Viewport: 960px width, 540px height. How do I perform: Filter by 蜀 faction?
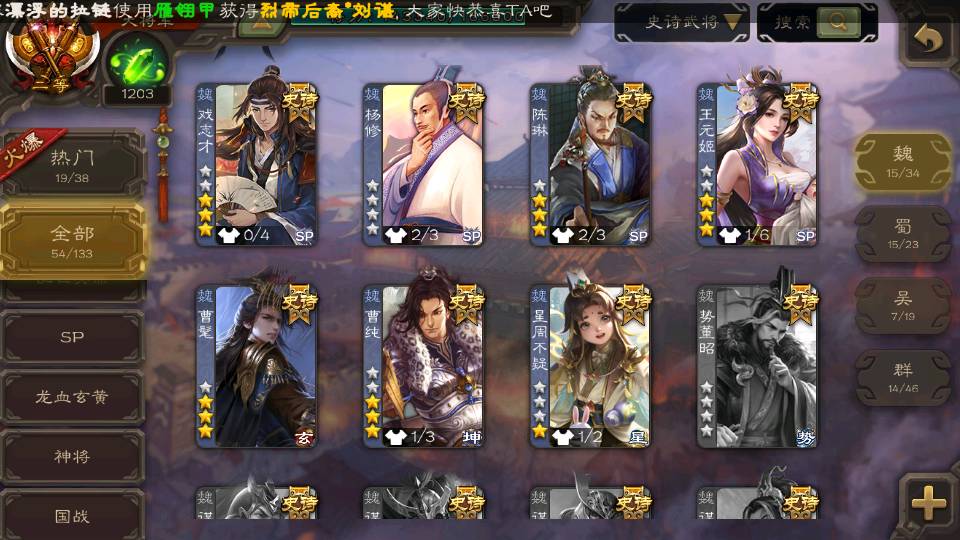tap(903, 233)
